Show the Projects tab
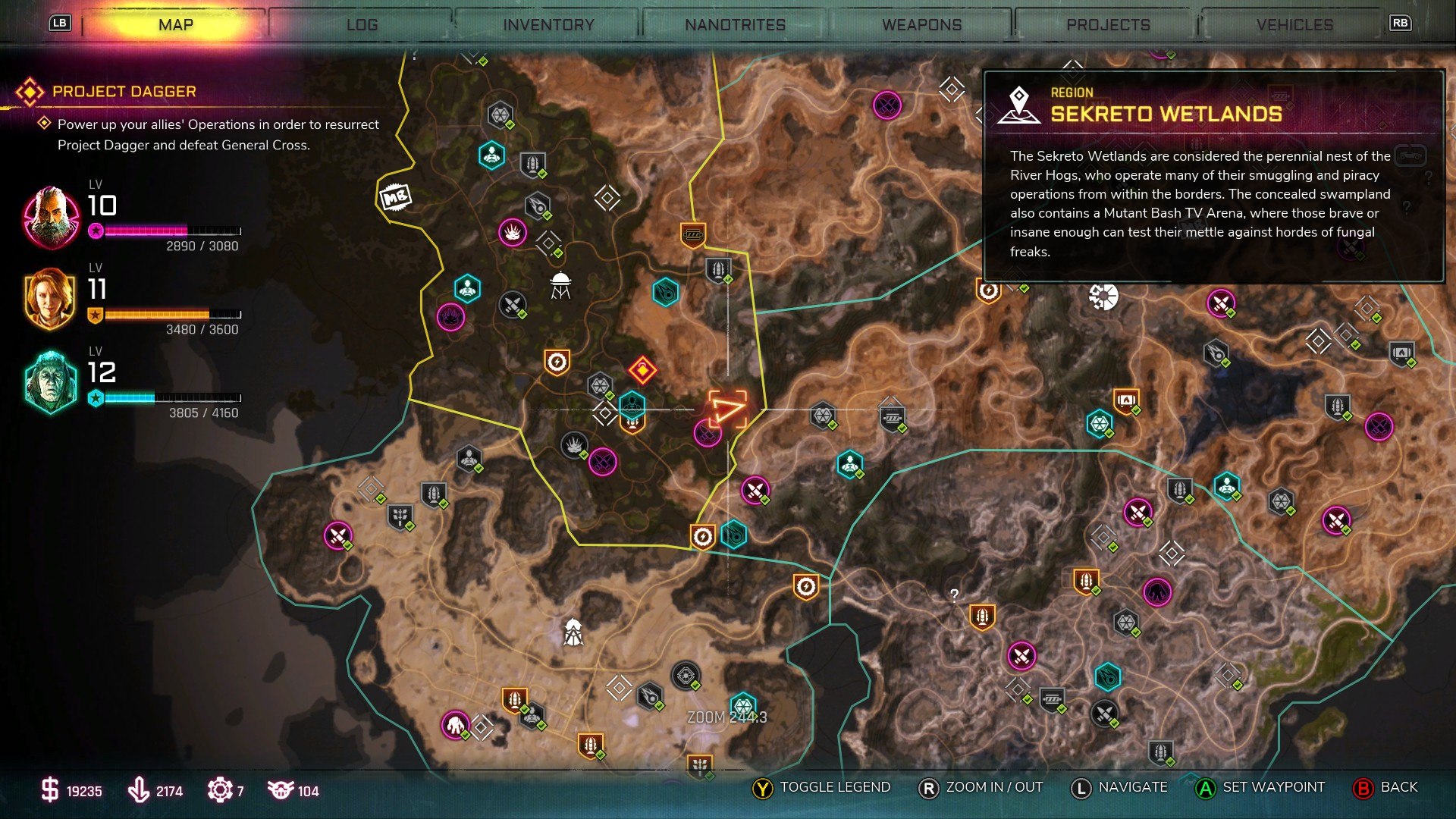Viewport: 1456px width, 819px height. click(x=1108, y=25)
